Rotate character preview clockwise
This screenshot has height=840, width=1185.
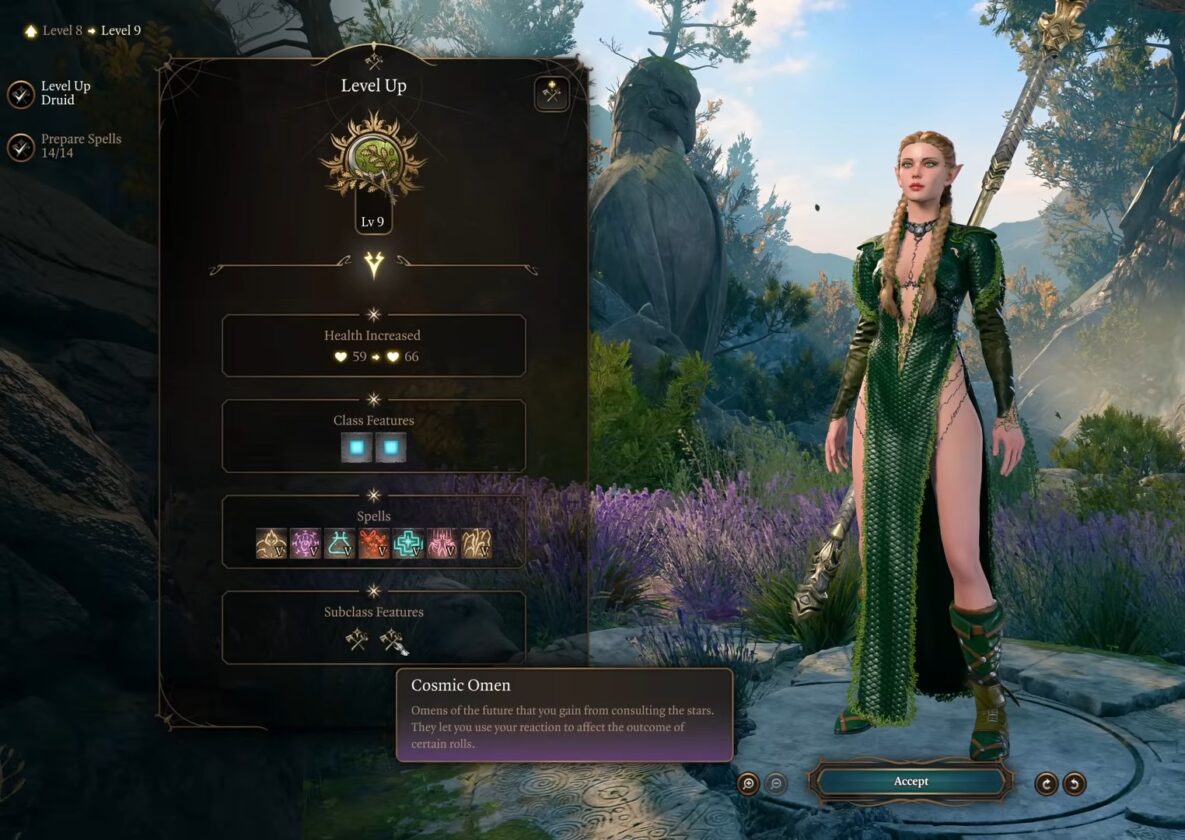click(1046, 783)
